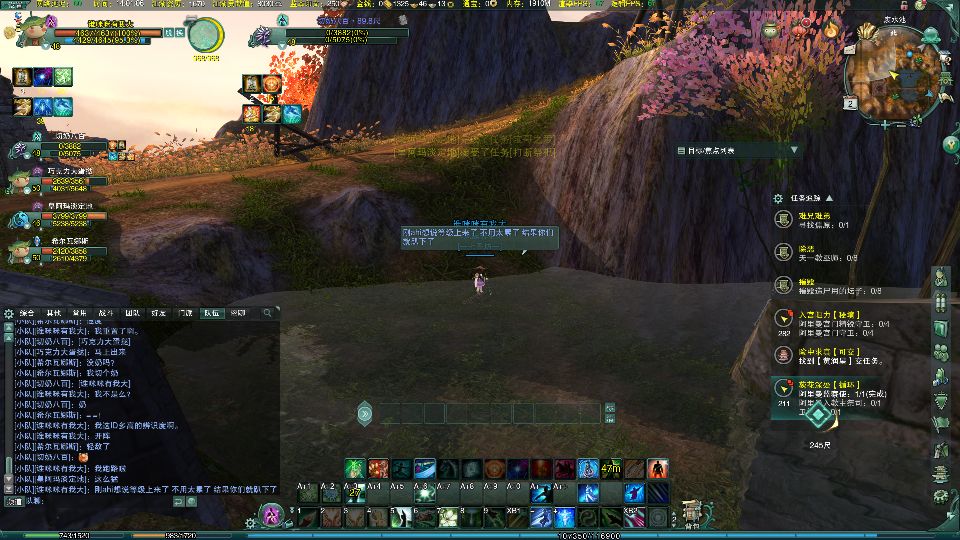960x540 pixels.
Task: Expand the empty bar's round arrow button
Action: (365, 413)
